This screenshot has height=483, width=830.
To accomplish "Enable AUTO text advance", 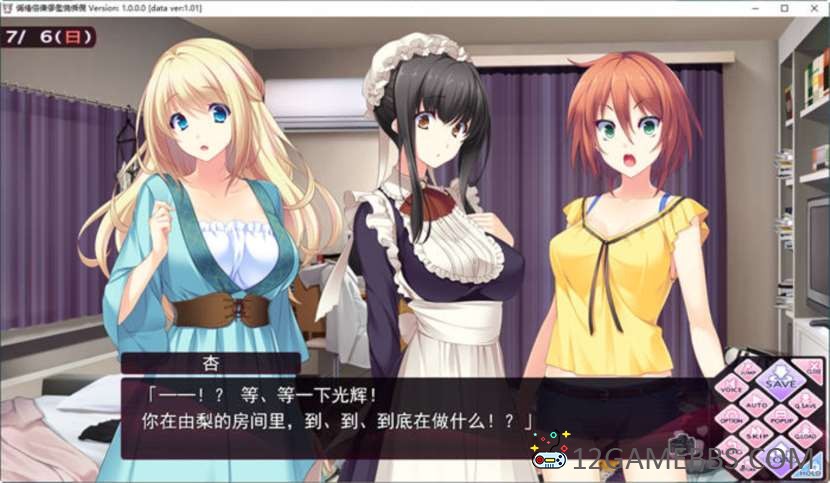I will 756,406.
